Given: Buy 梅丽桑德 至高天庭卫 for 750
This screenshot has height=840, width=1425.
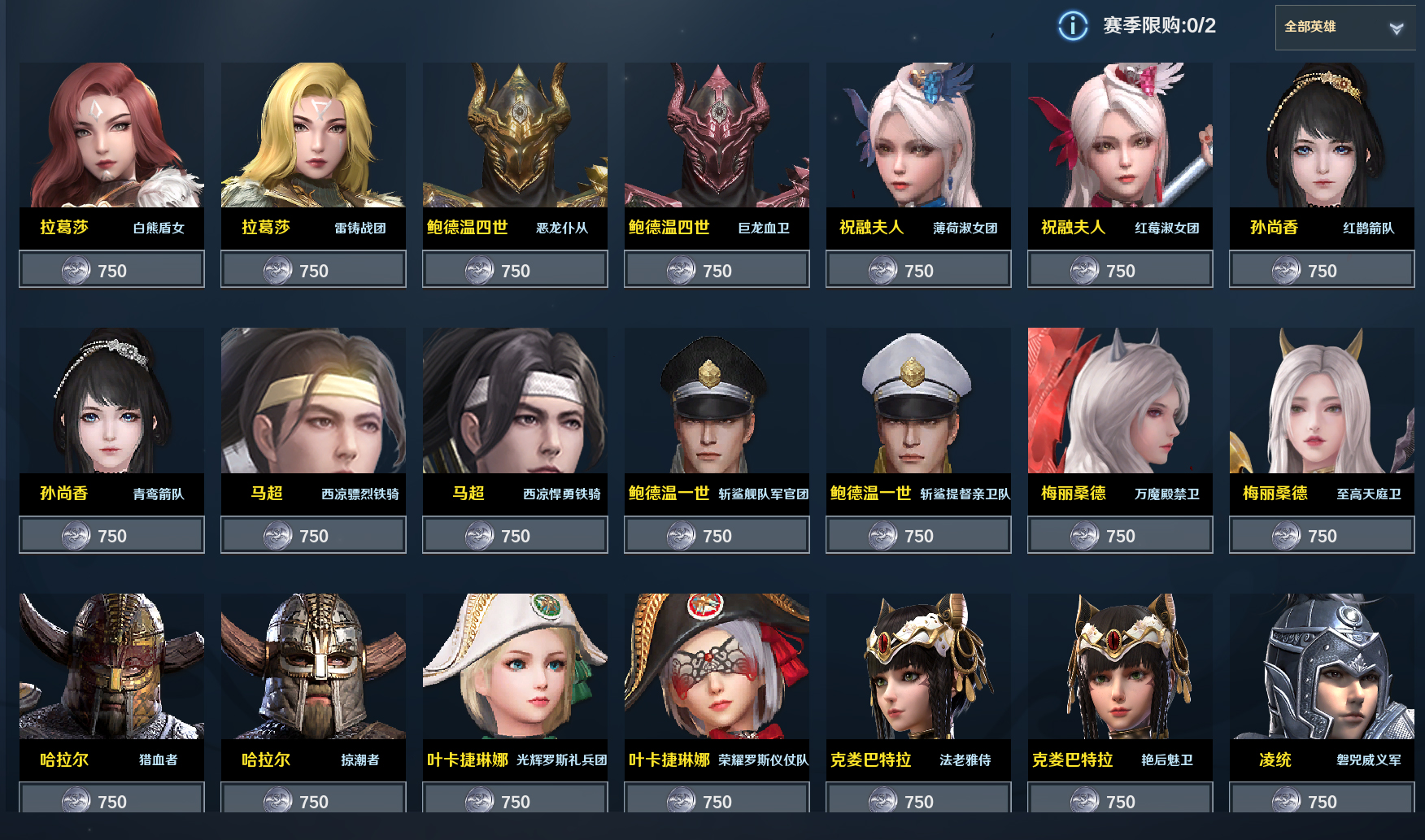Looking at the screenshot, I should 1322,535.
